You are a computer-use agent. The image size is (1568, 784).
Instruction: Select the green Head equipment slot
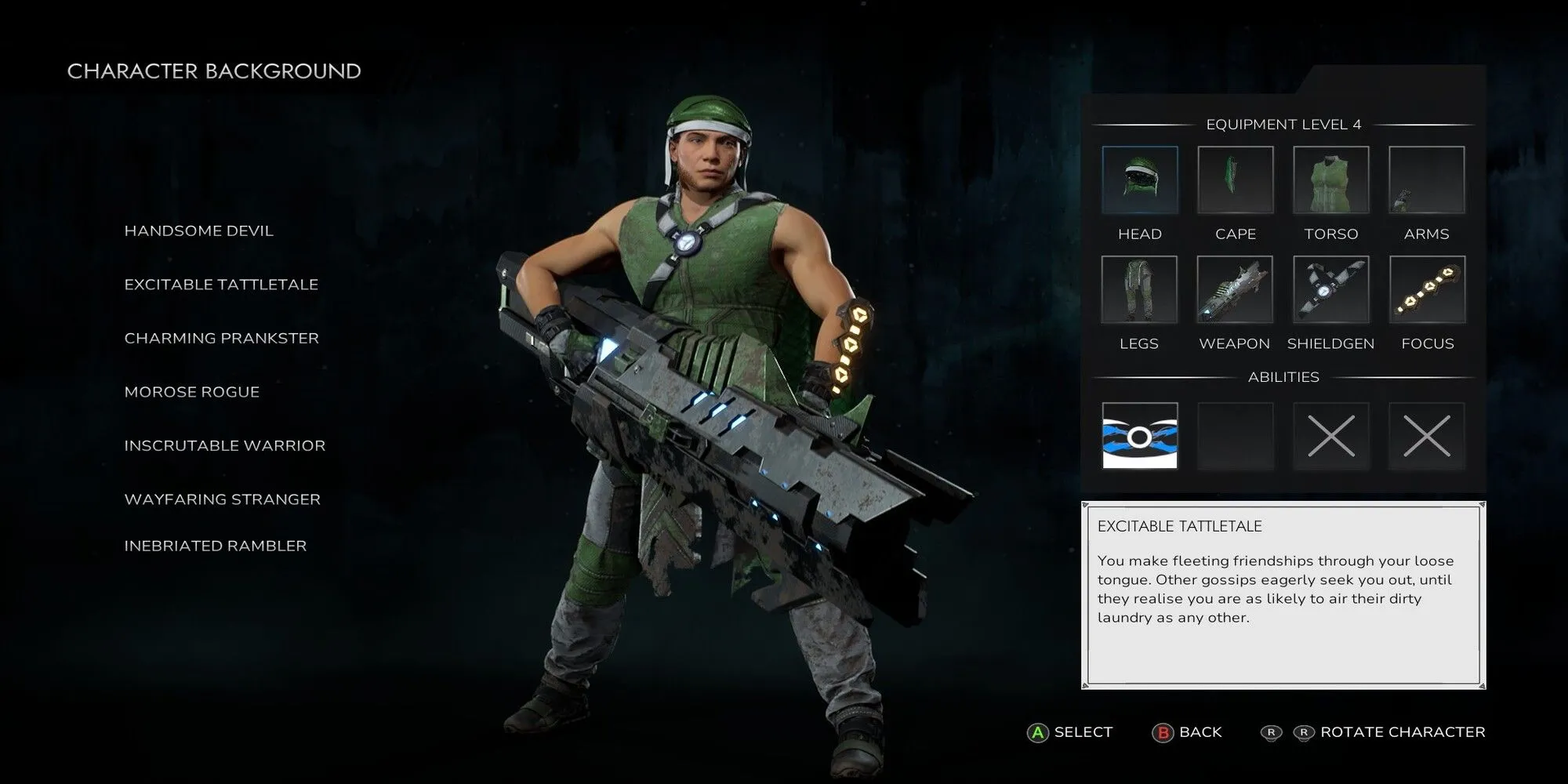[1139, 180]
